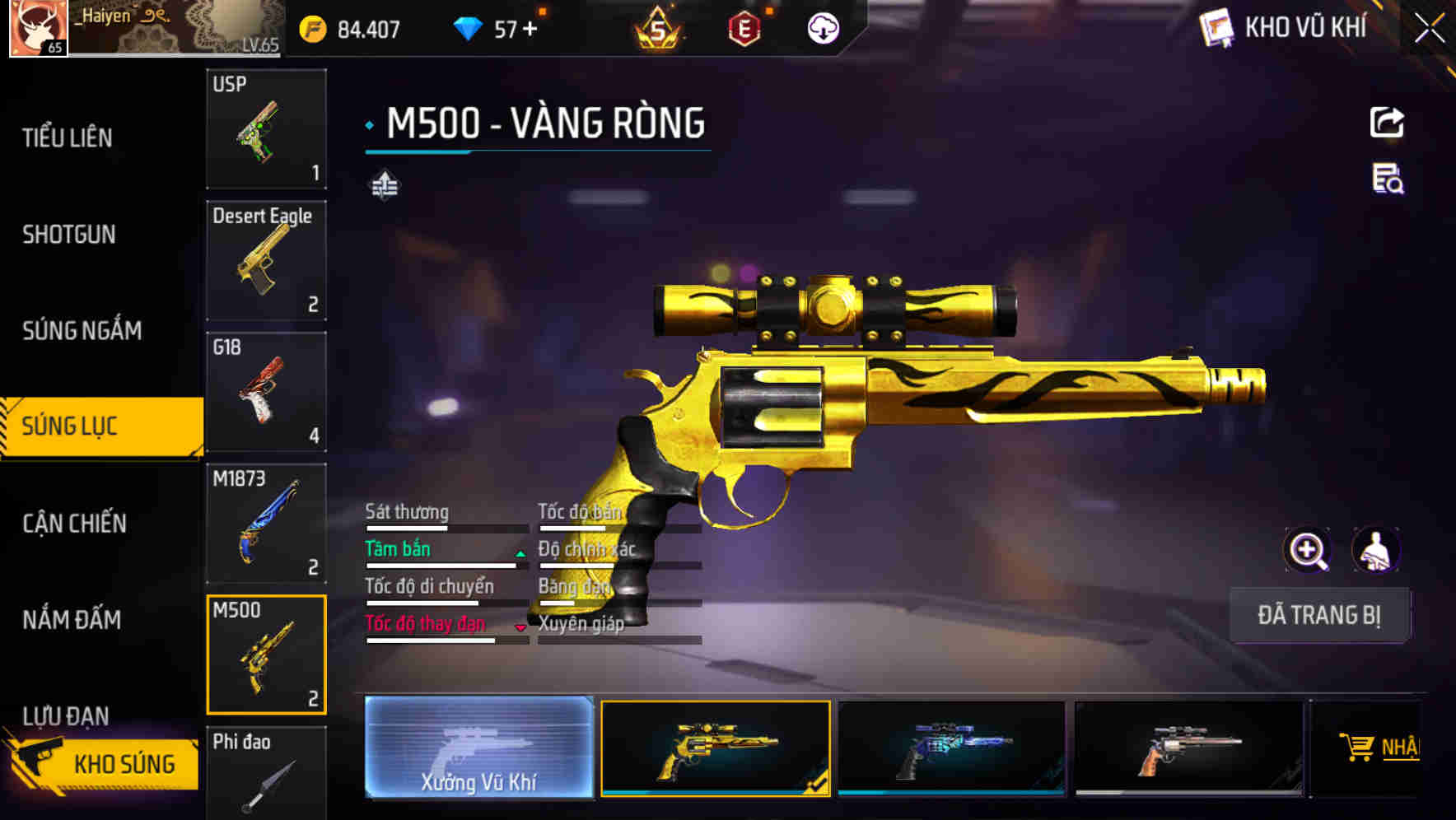Select the Desert Eagle weapon thumbnail

[x=266, y=259]
